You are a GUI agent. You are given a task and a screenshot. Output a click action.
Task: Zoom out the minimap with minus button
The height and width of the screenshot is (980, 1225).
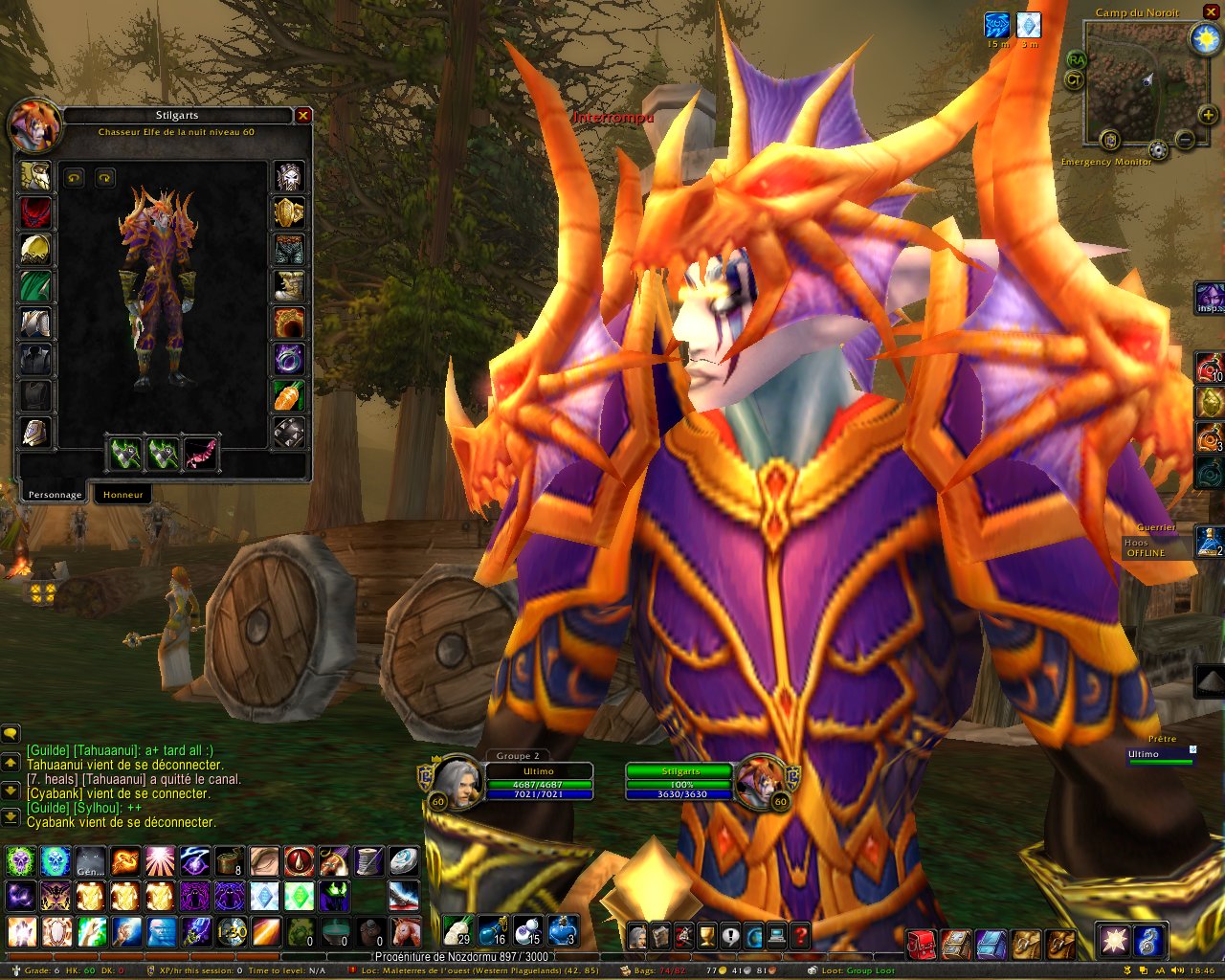(1184, 140)
